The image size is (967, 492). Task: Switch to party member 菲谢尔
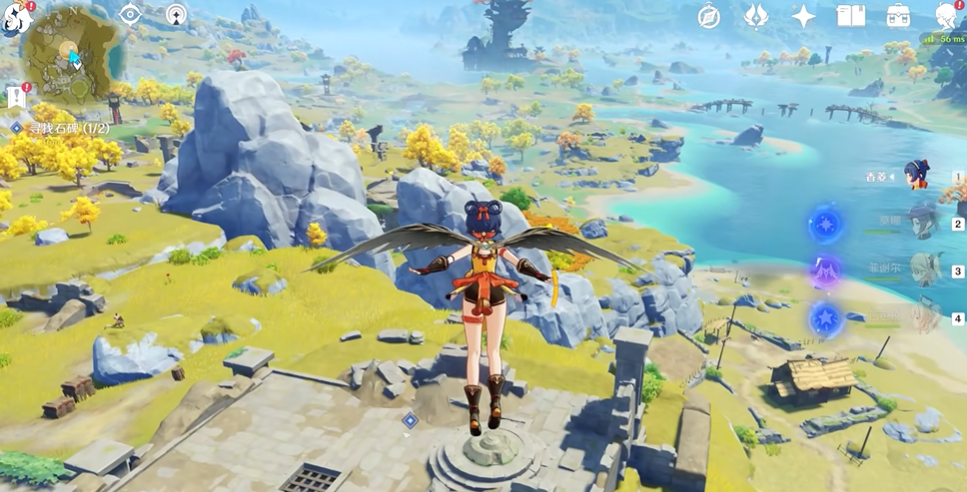(x=923, y=269)
